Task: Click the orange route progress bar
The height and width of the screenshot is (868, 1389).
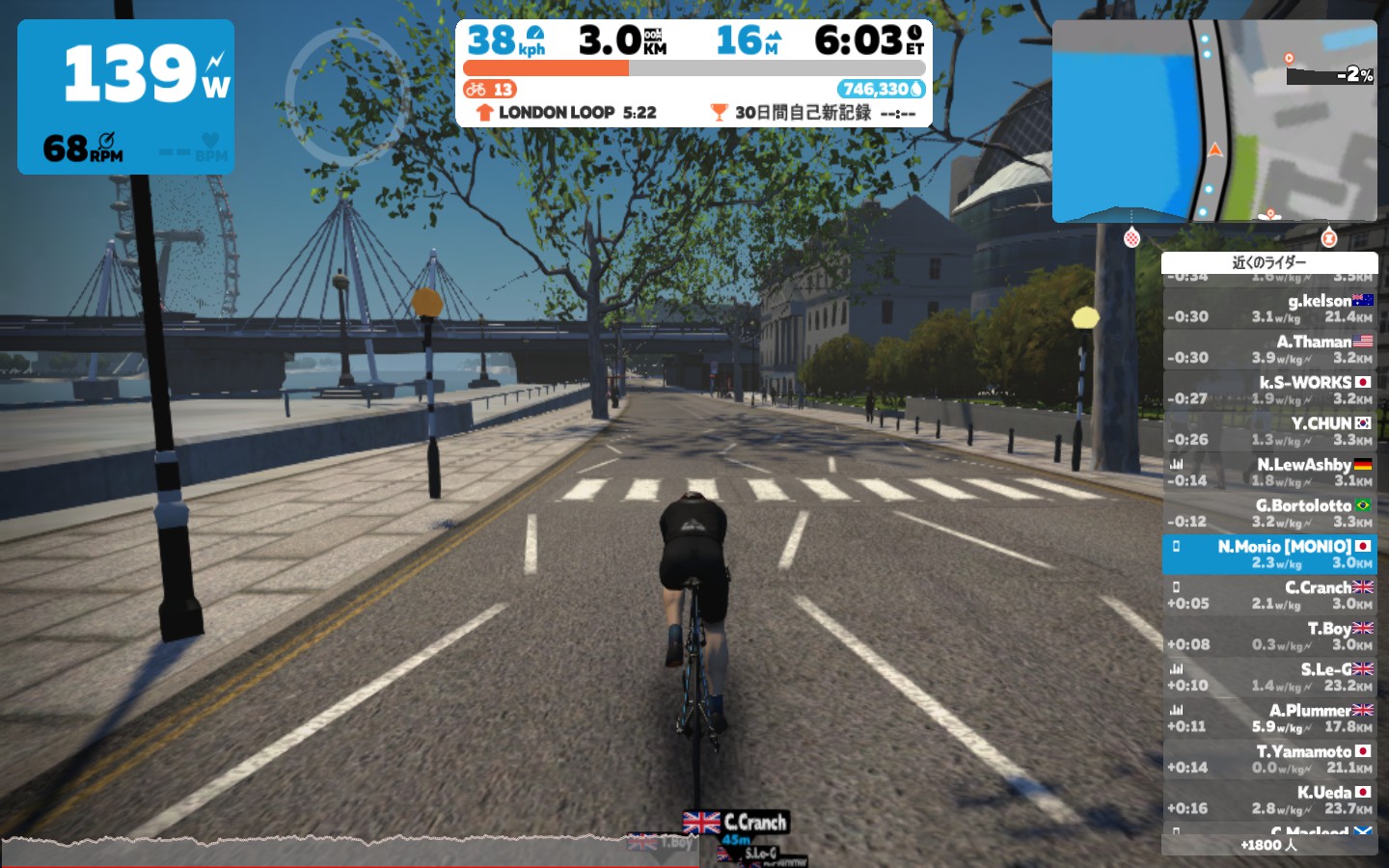Action: 545,68
